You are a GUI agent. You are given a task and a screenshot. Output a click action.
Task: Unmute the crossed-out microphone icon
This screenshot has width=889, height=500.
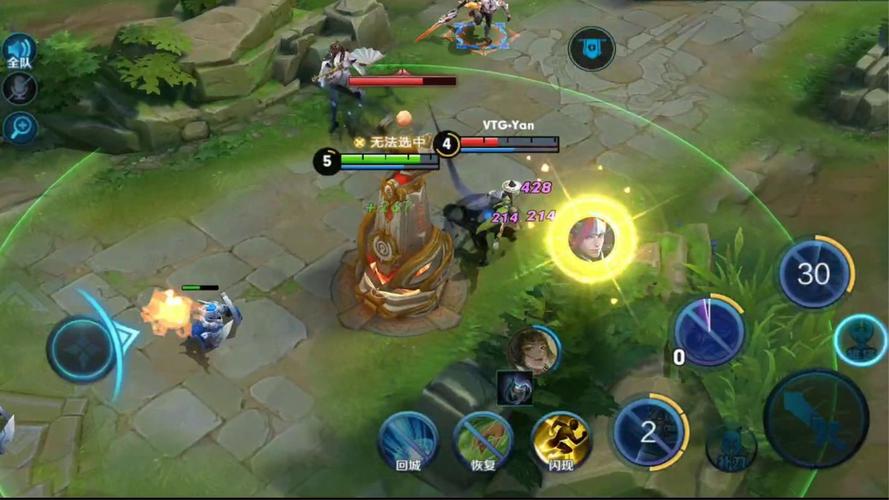(19, 89)
